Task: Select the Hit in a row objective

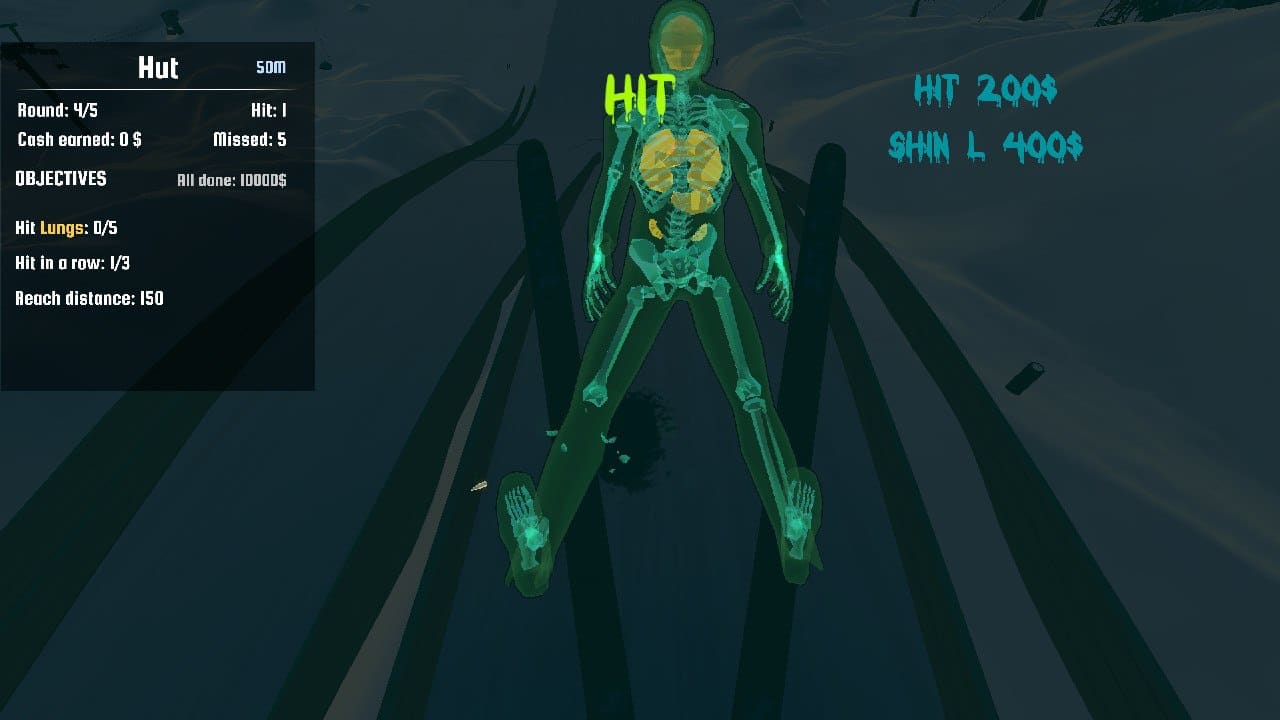Action: pos(73,263)
